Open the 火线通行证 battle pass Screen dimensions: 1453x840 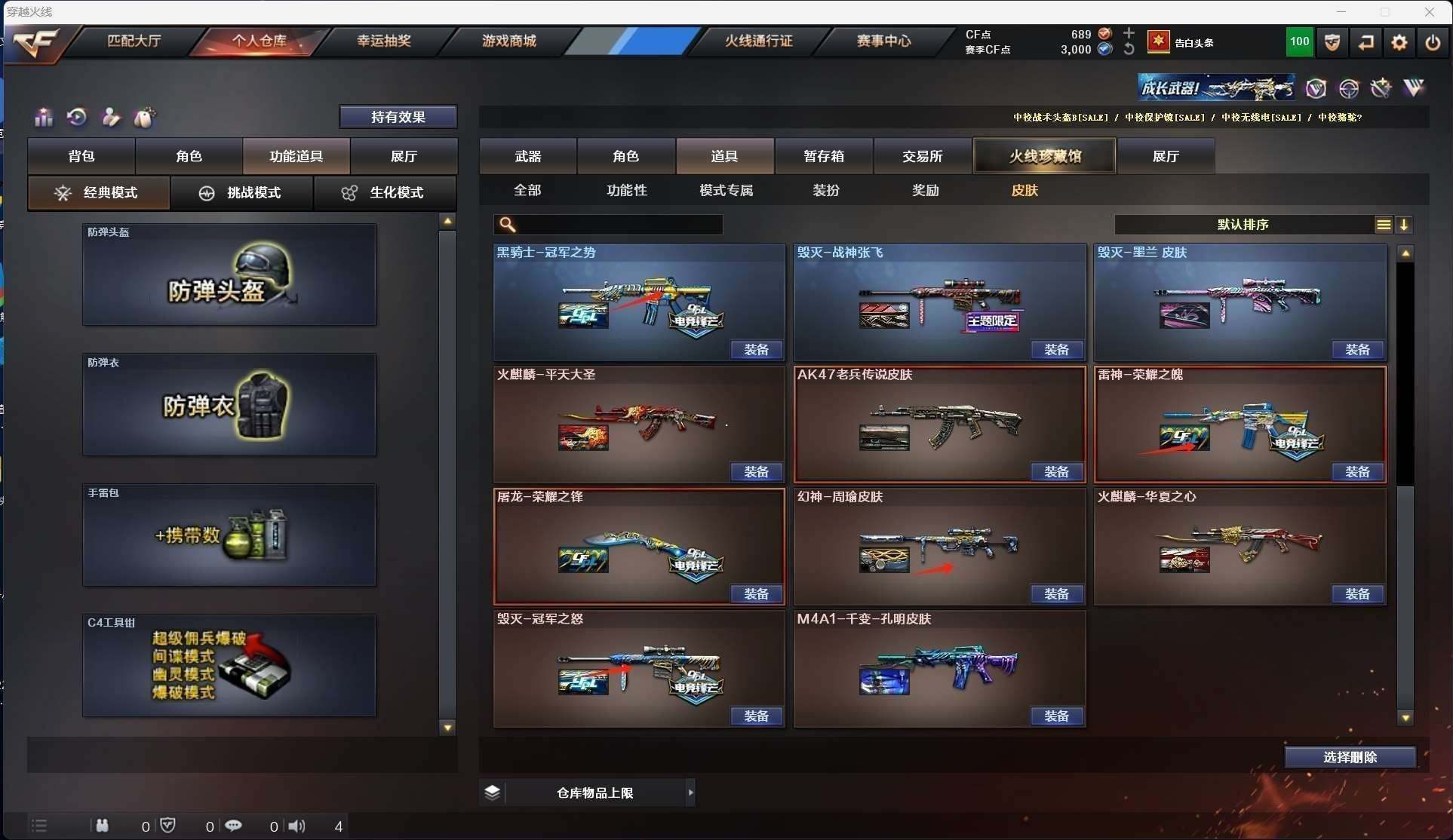click(758, 41)
